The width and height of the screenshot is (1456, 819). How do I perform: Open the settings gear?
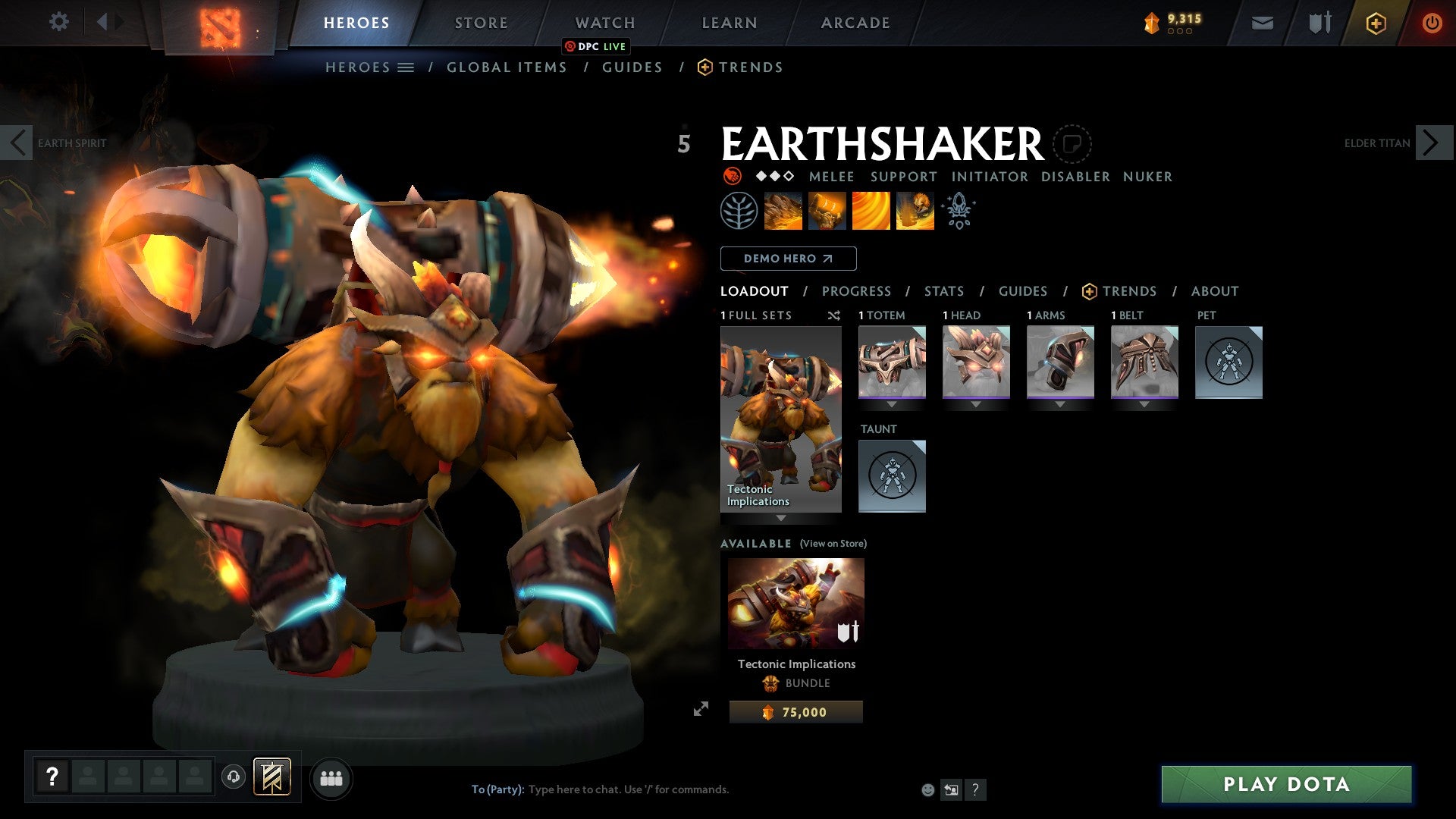pyautogui.click(x=58, y=22)
